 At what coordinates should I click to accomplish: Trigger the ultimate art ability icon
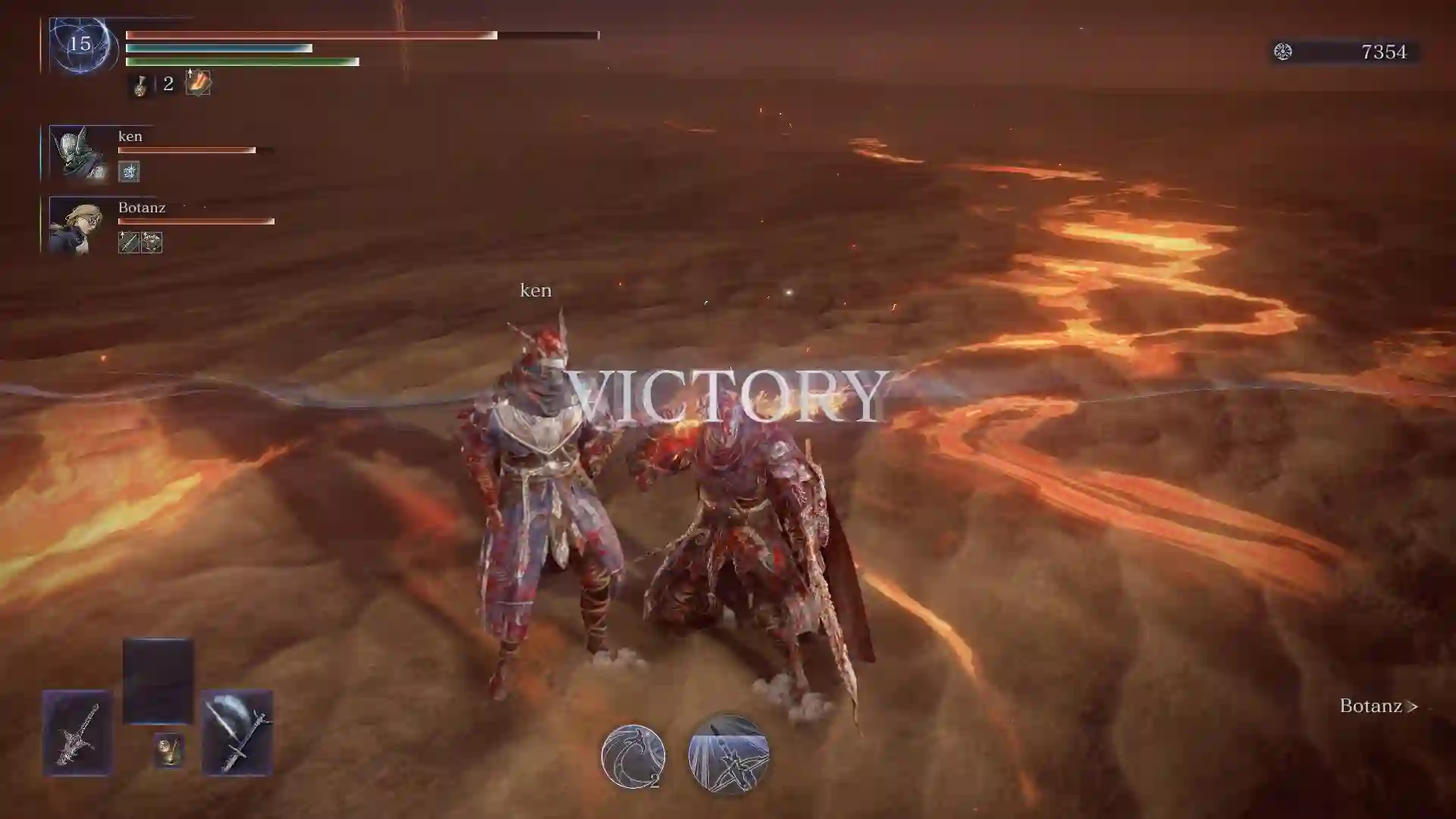tap(729, 755)
